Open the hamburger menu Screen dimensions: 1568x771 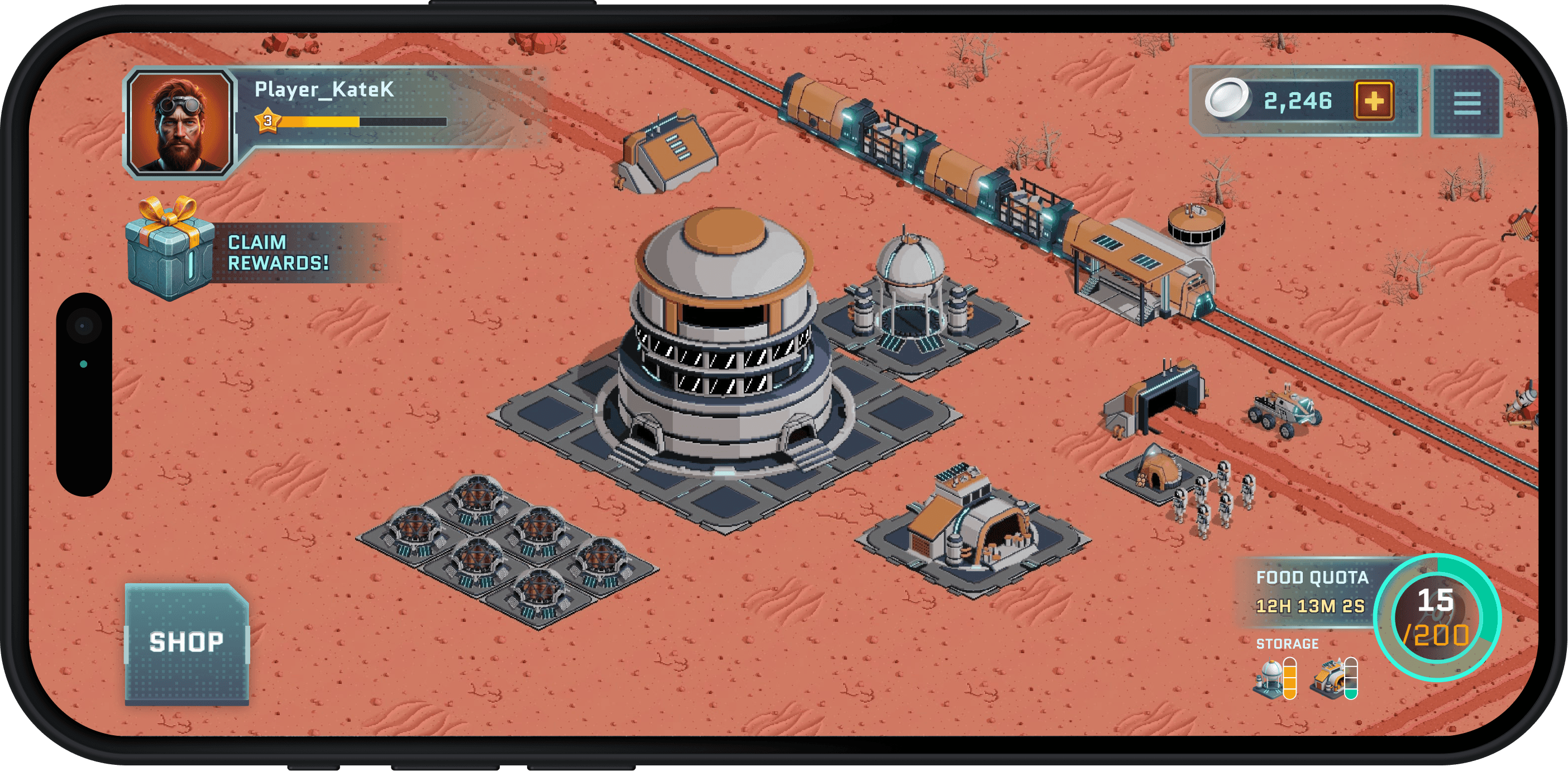pyautogui.click(x=1466, y=102)
